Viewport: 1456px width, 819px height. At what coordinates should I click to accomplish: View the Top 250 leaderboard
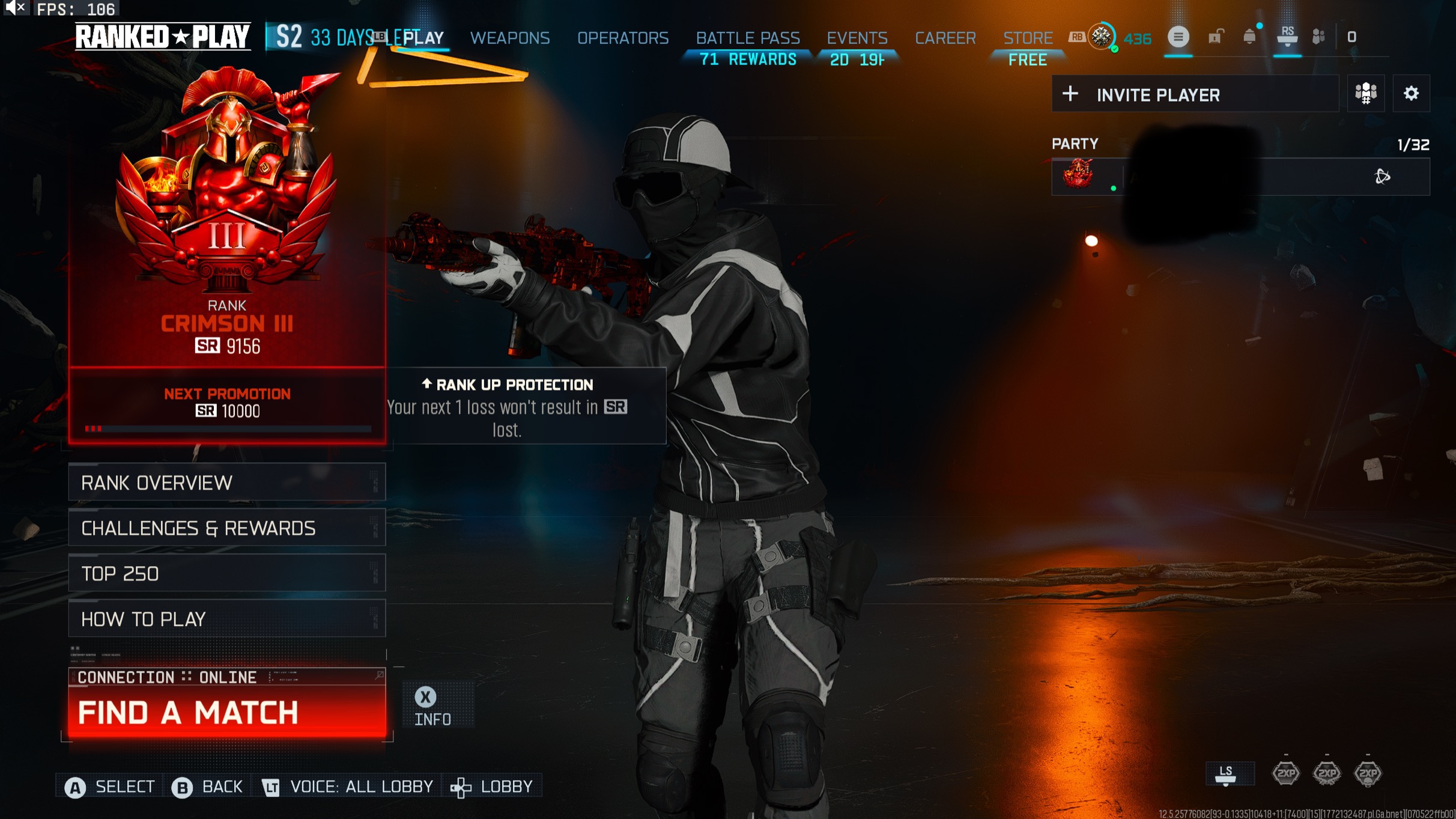[x=226, y=573]
